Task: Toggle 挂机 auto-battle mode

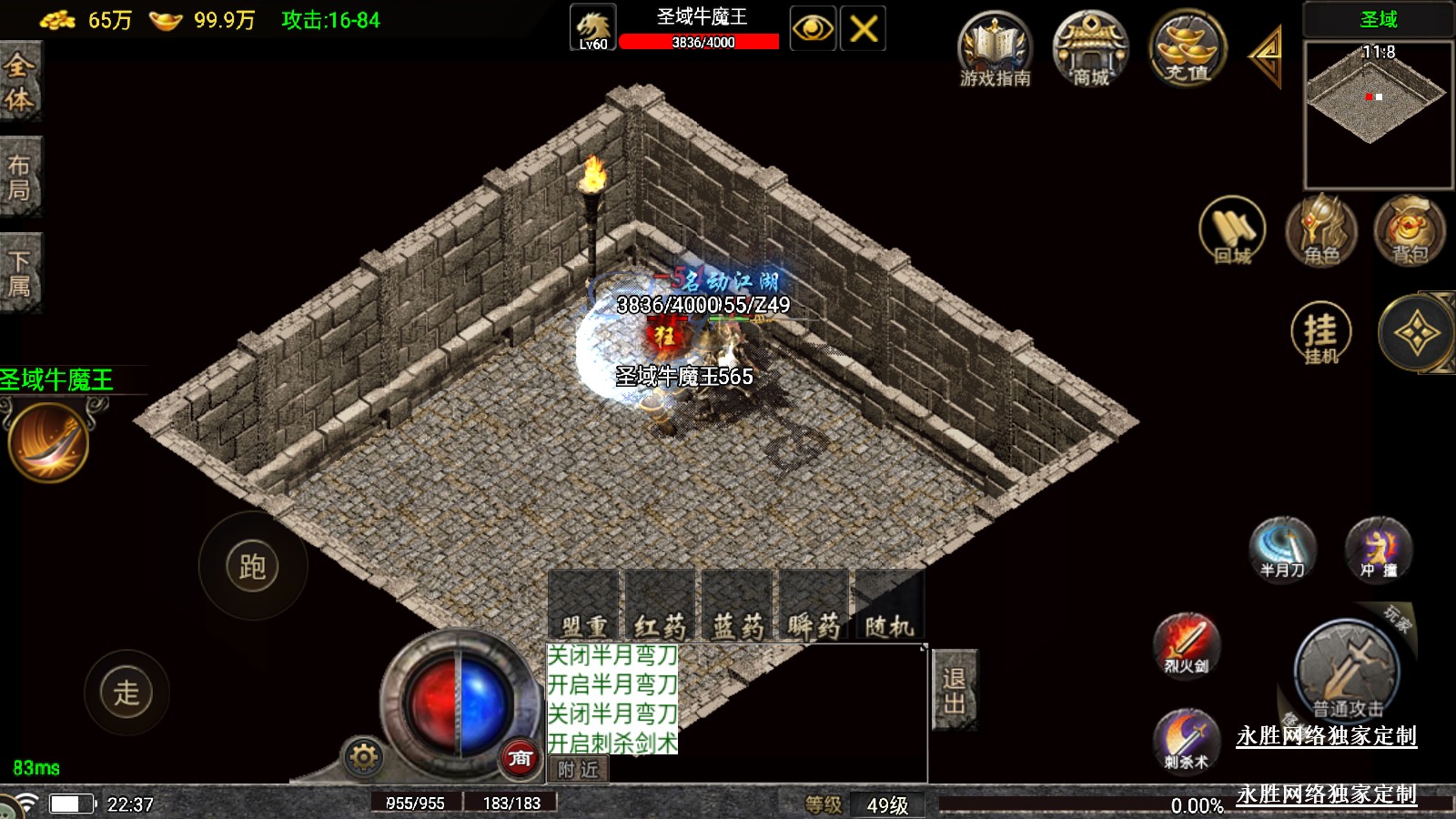Action: (1320, 334)
